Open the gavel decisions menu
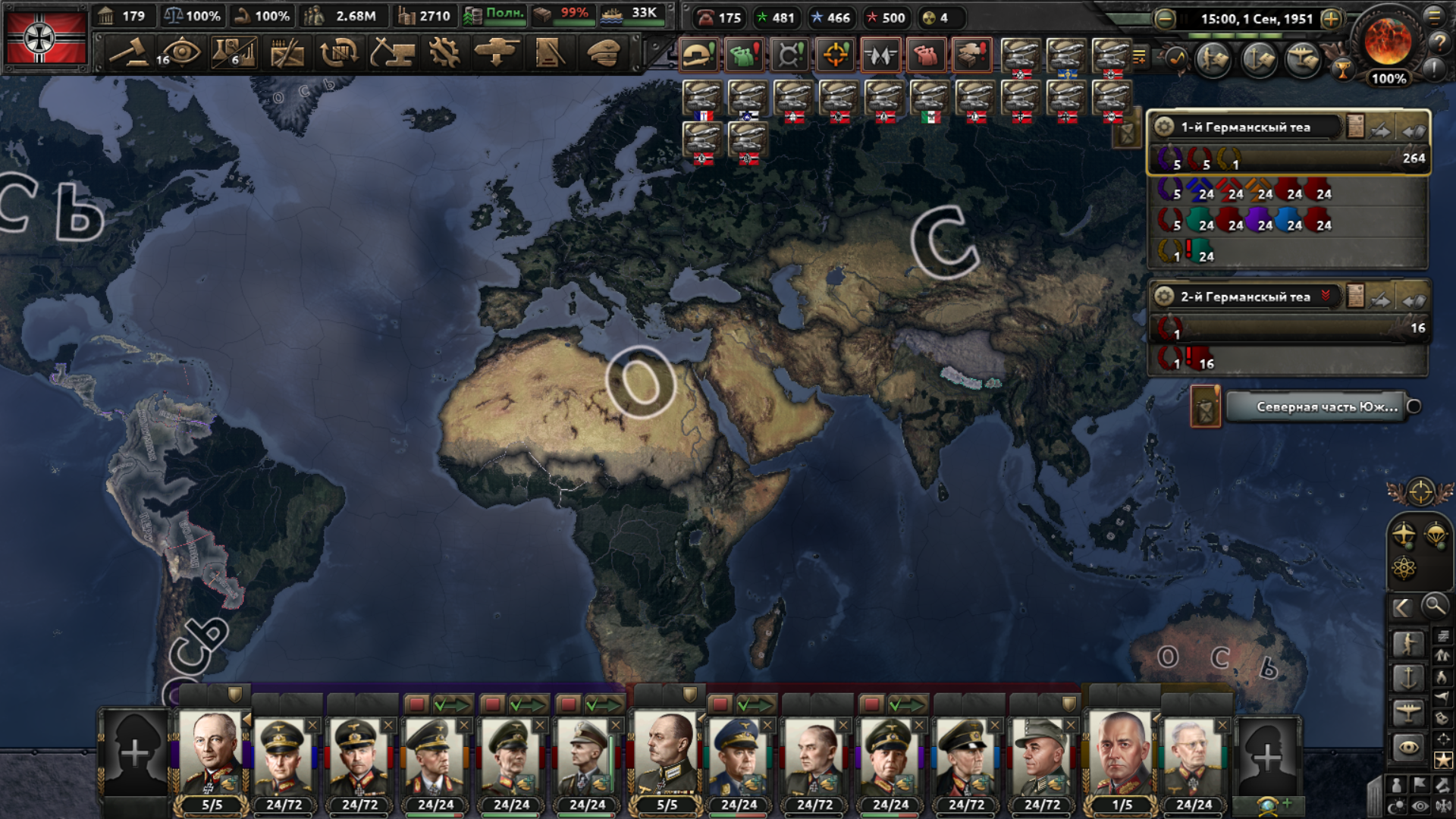The height and width of the screenshot is (819, 1456). [128, 53]
